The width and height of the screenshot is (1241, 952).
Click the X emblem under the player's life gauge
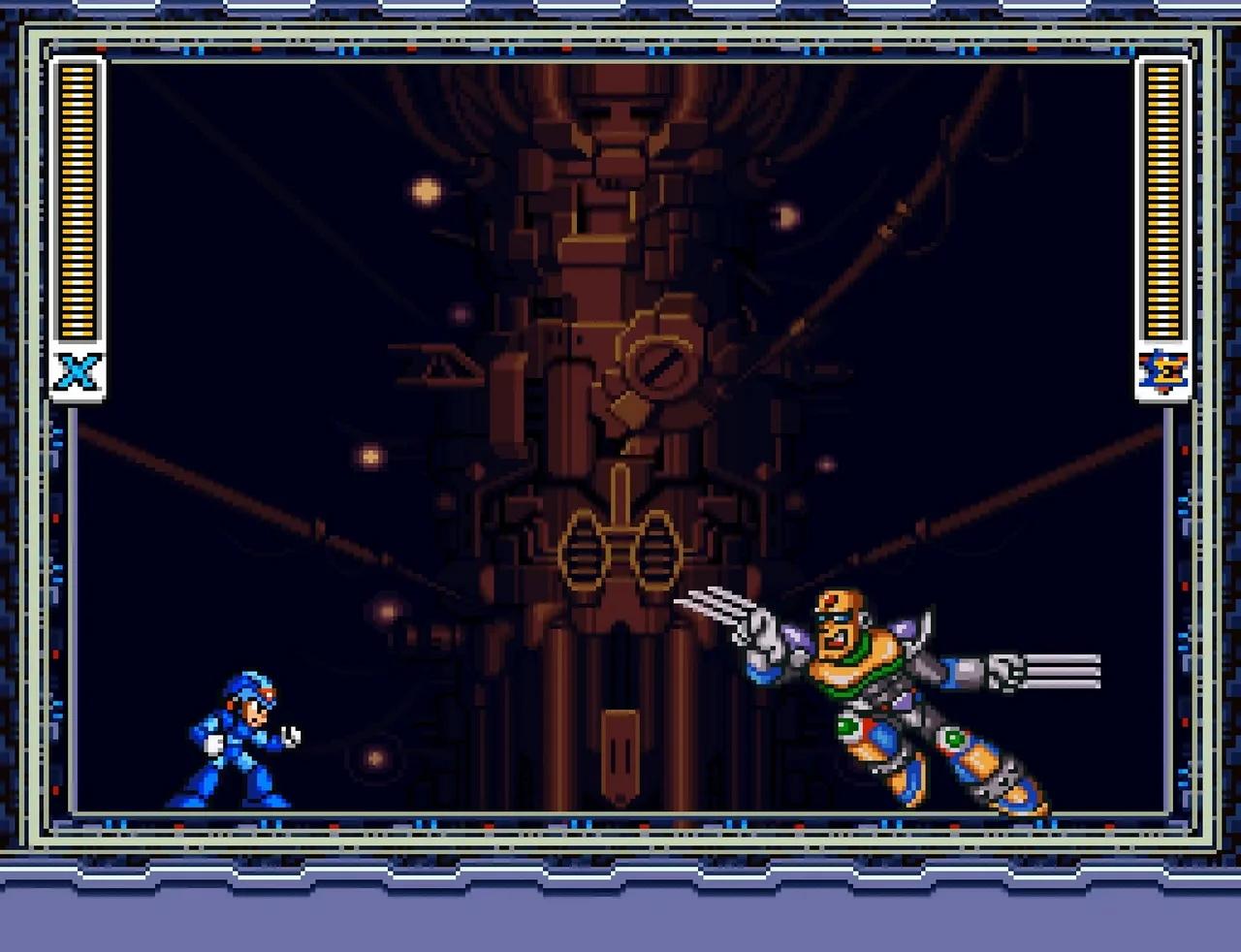[78, 370]
